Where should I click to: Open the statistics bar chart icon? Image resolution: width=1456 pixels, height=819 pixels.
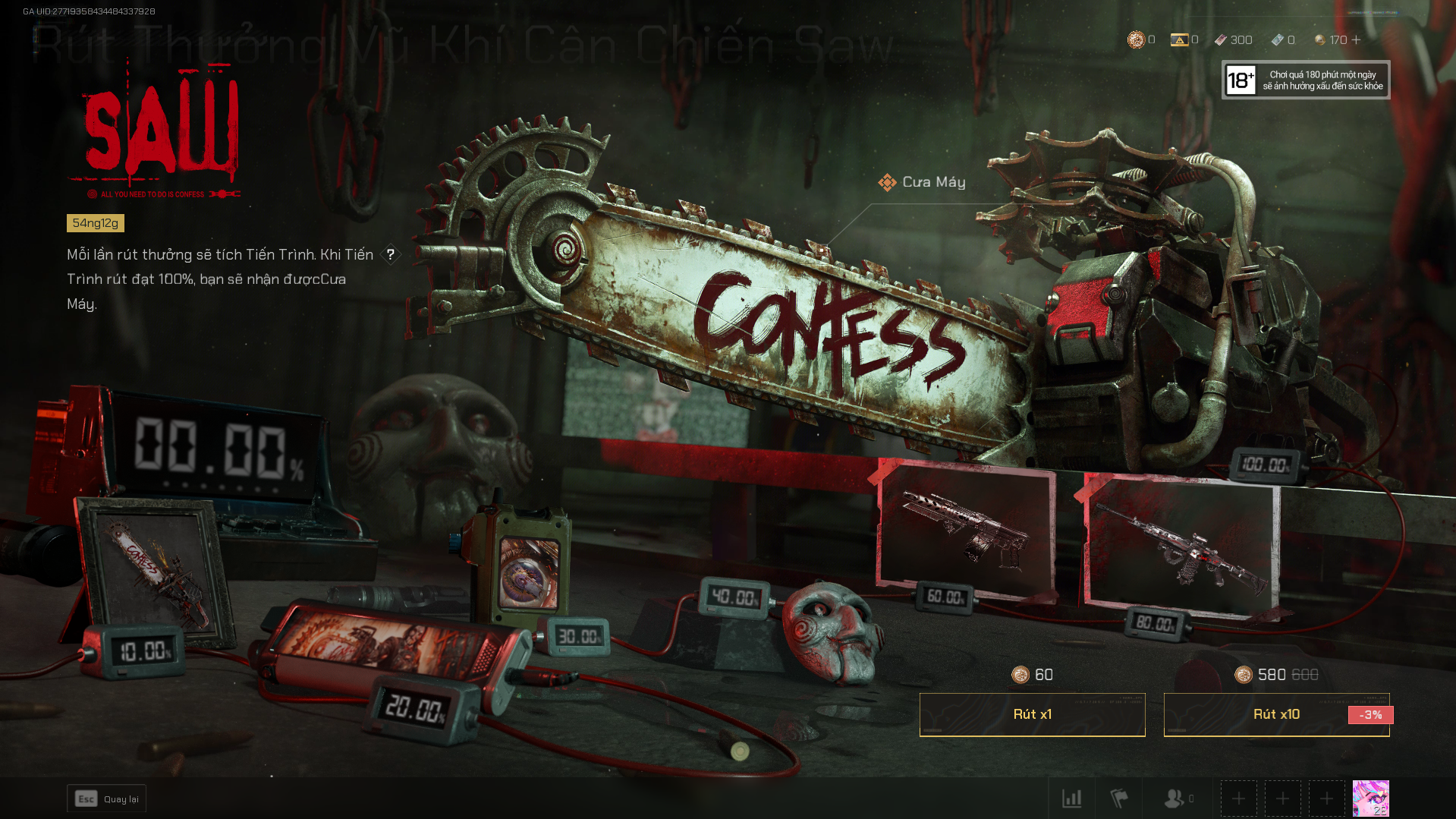[1071, 799]
